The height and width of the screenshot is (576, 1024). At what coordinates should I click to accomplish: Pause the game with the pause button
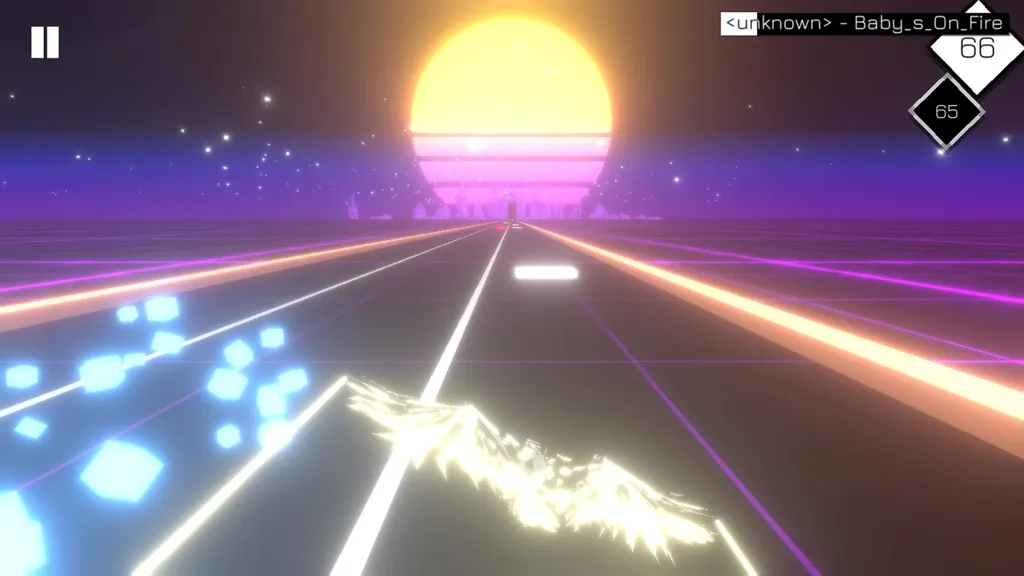[45, 42]
